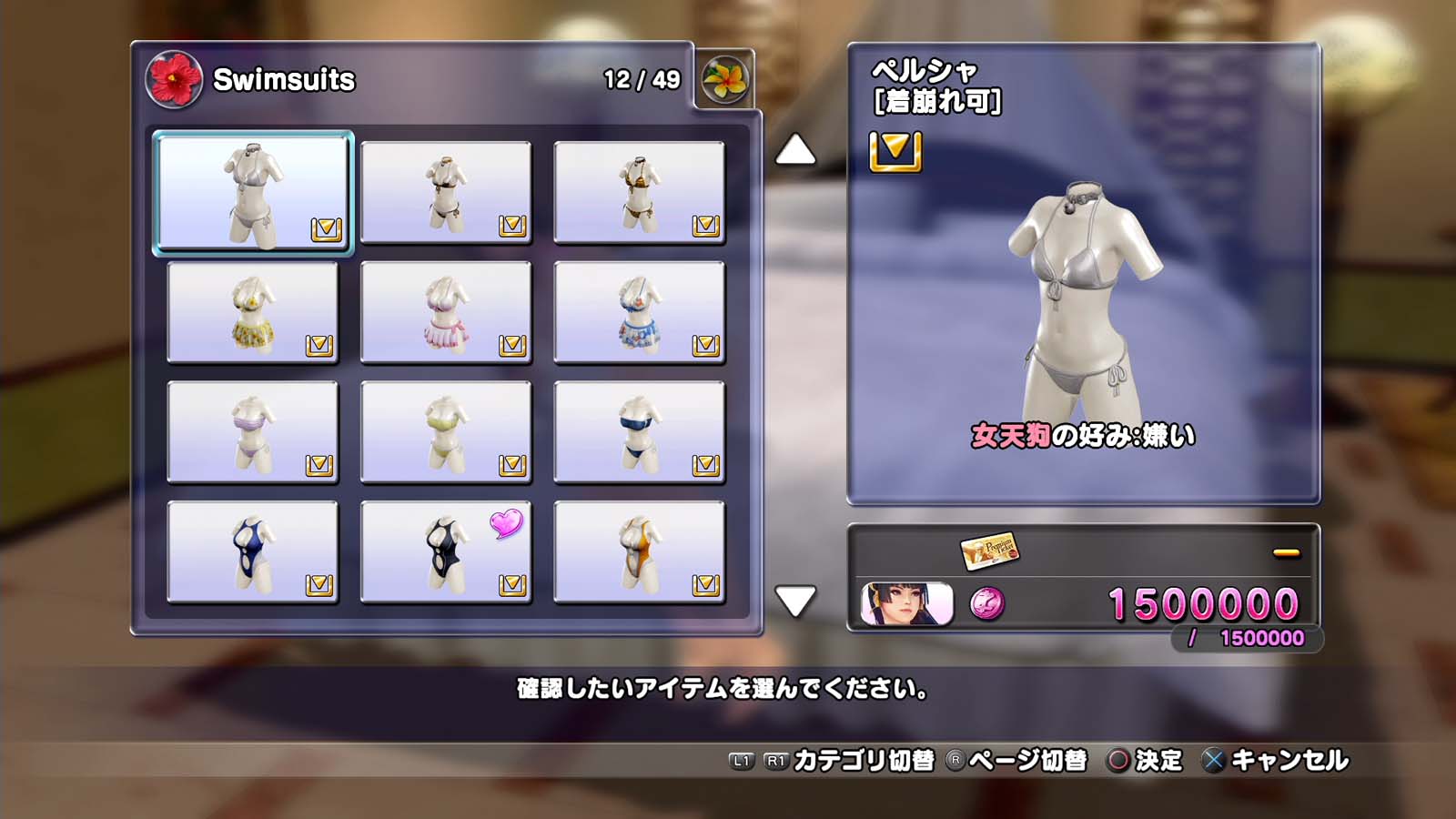Go to the previous swimsuit page
This screenshot has width=1456, height=819.
(795, 150)
